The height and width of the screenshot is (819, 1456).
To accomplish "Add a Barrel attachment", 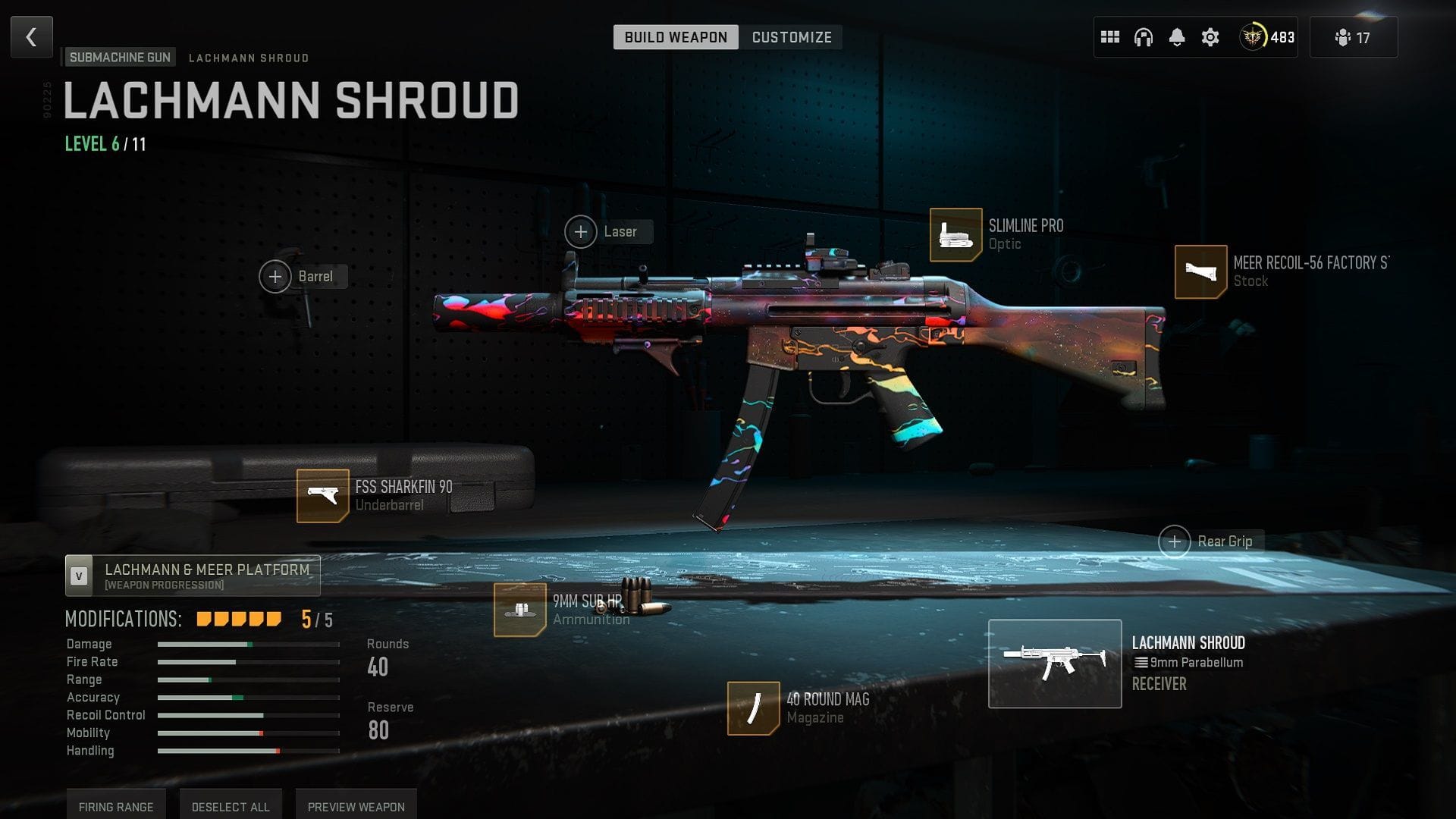I will [276, 277].
